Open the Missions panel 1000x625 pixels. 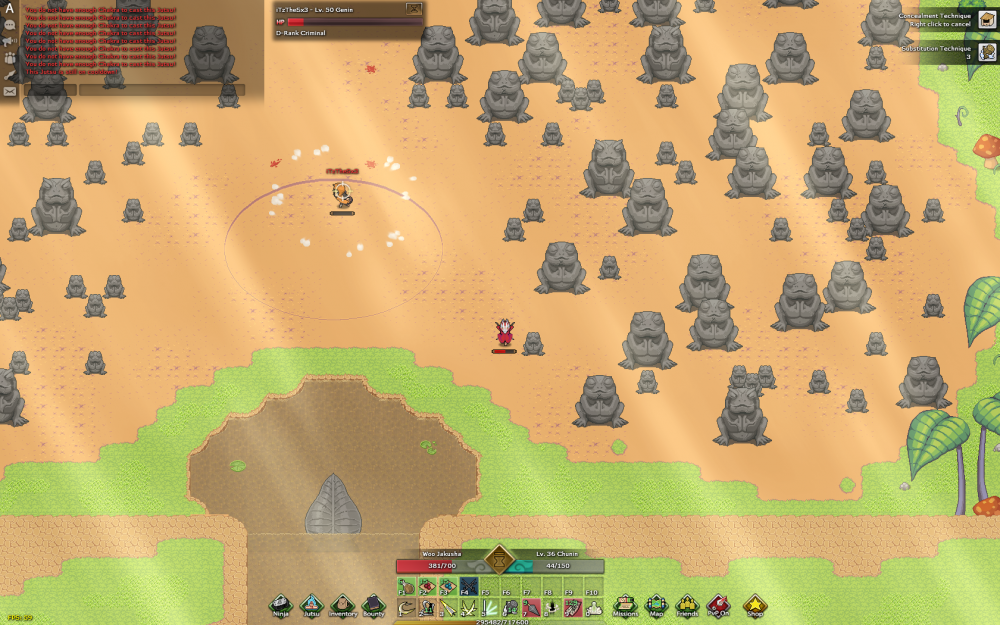click(x=625, y=603)
